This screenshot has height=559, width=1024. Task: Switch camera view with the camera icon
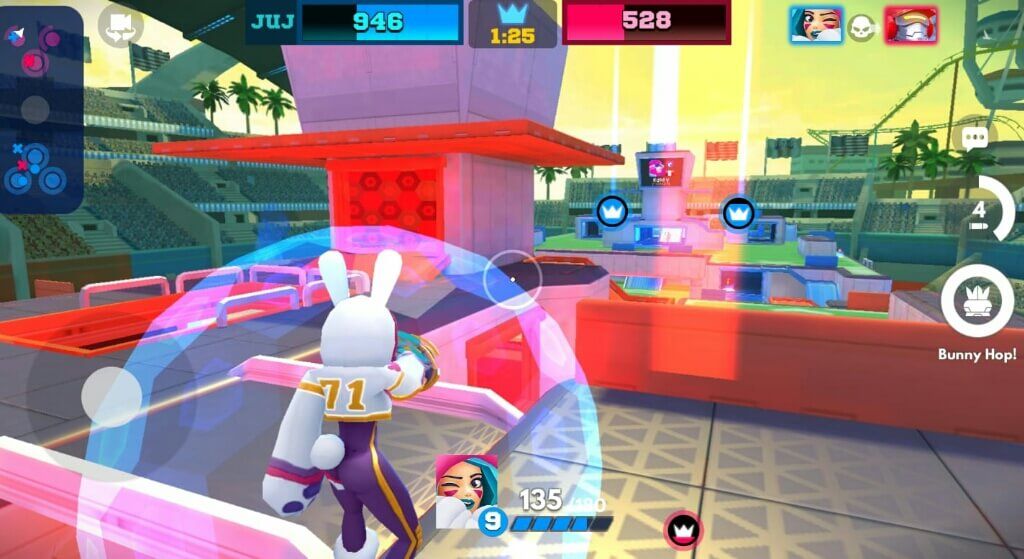(x=120, y=26)
